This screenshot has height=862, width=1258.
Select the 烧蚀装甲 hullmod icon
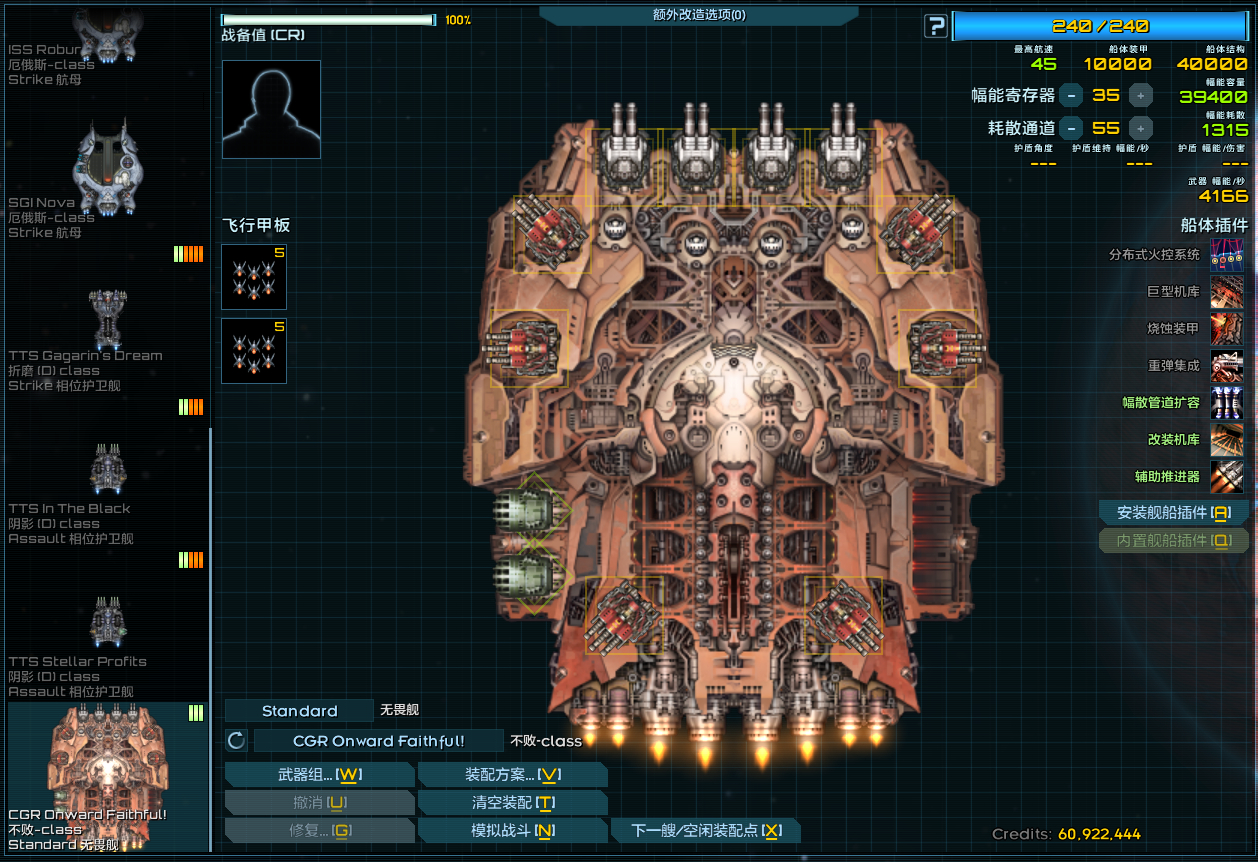[1227, 329]
